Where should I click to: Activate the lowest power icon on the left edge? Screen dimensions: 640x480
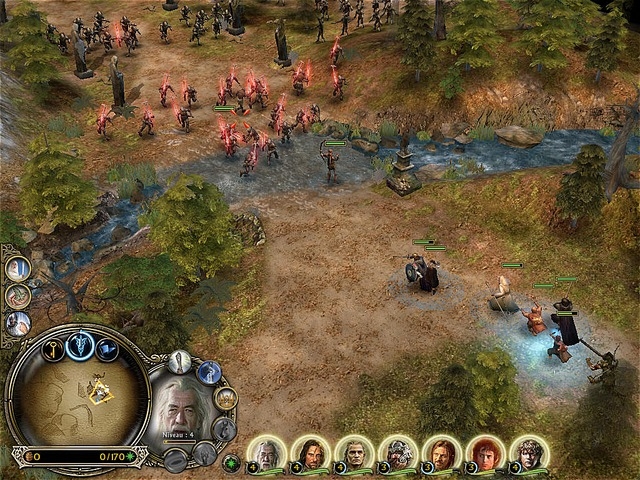(17, 323)
